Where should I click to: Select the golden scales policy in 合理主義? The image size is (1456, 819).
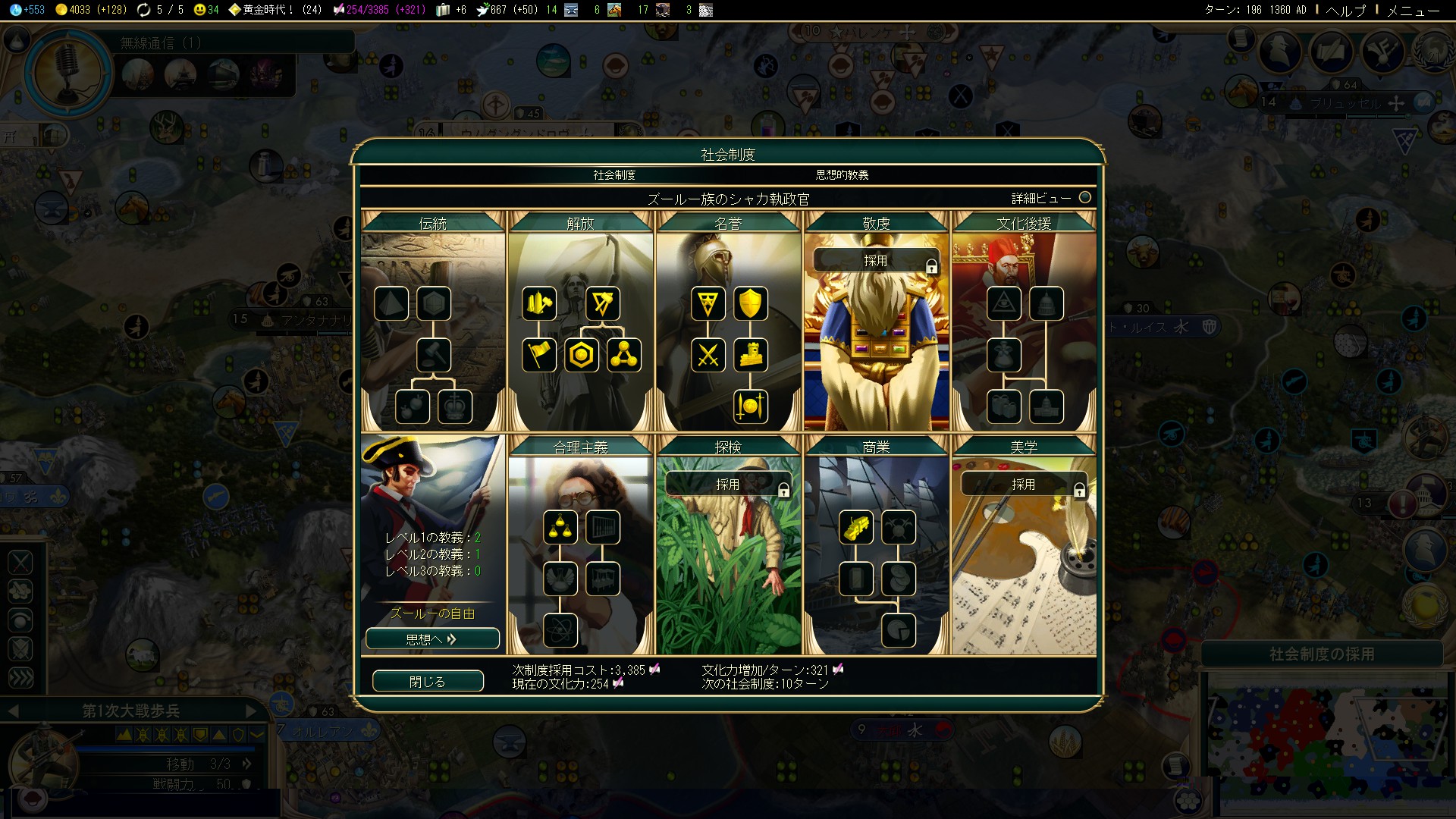(x=560, y=528)
